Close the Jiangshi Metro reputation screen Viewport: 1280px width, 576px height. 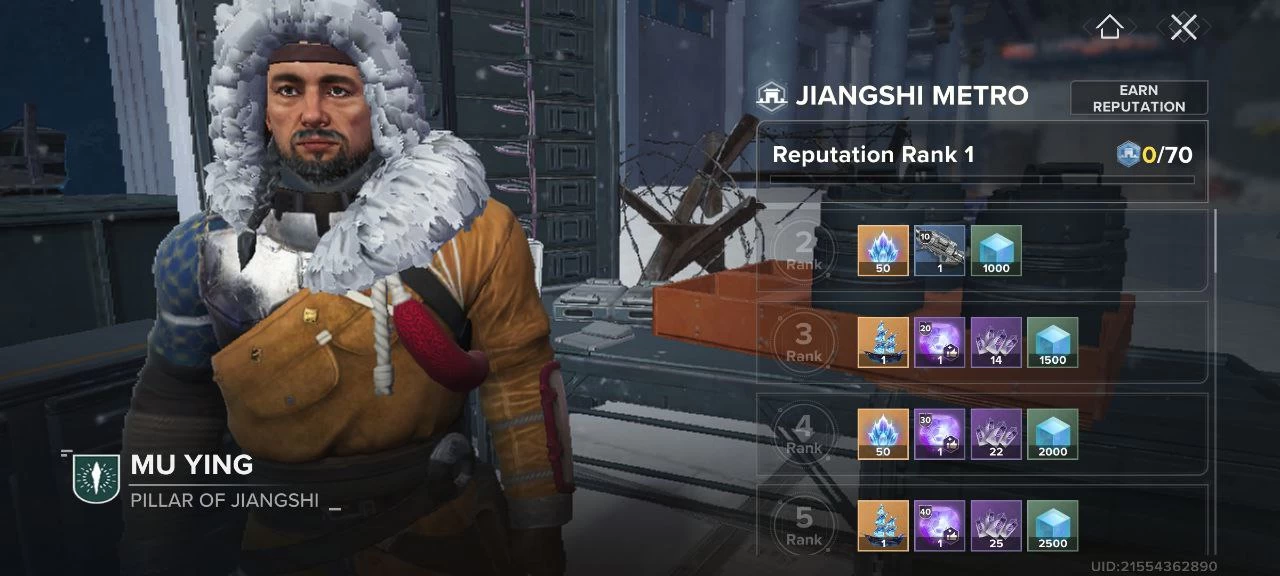point(1183,27)
